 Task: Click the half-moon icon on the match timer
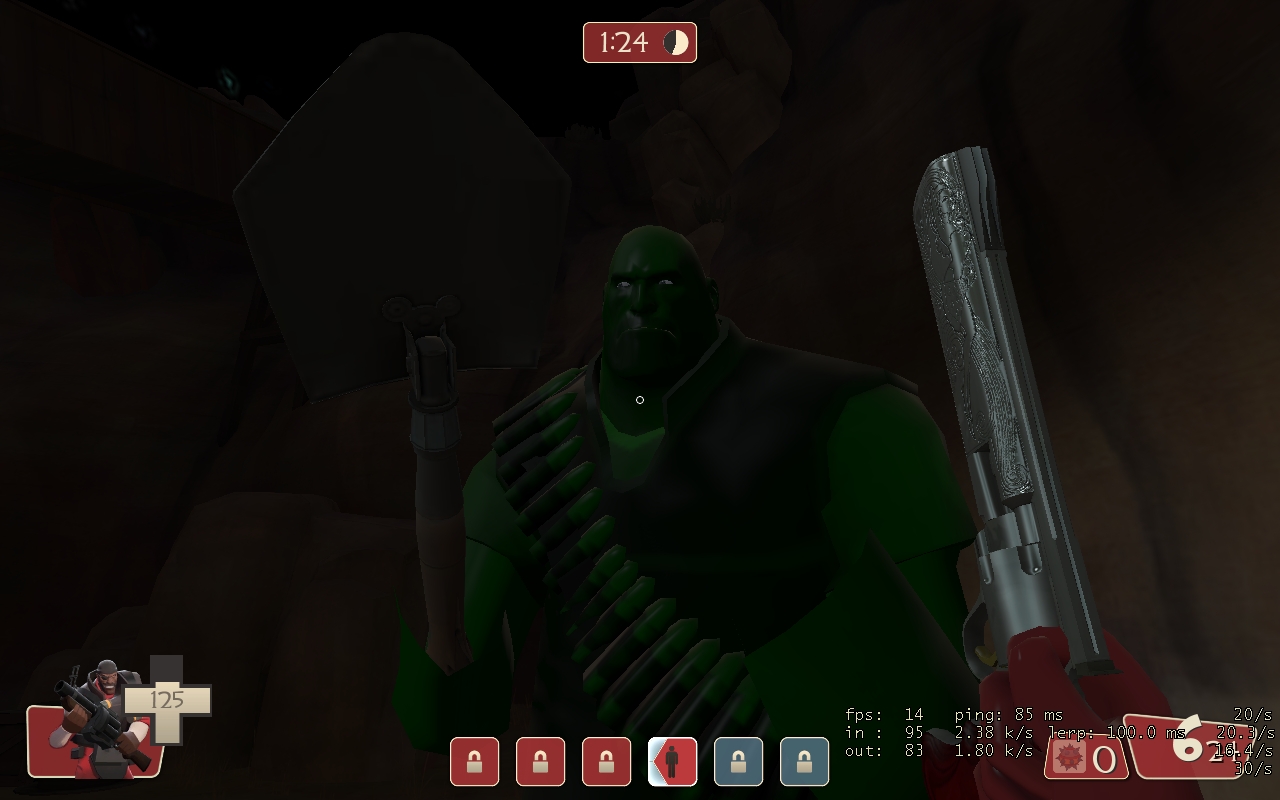pyautogui.click(x=676, y=43)
